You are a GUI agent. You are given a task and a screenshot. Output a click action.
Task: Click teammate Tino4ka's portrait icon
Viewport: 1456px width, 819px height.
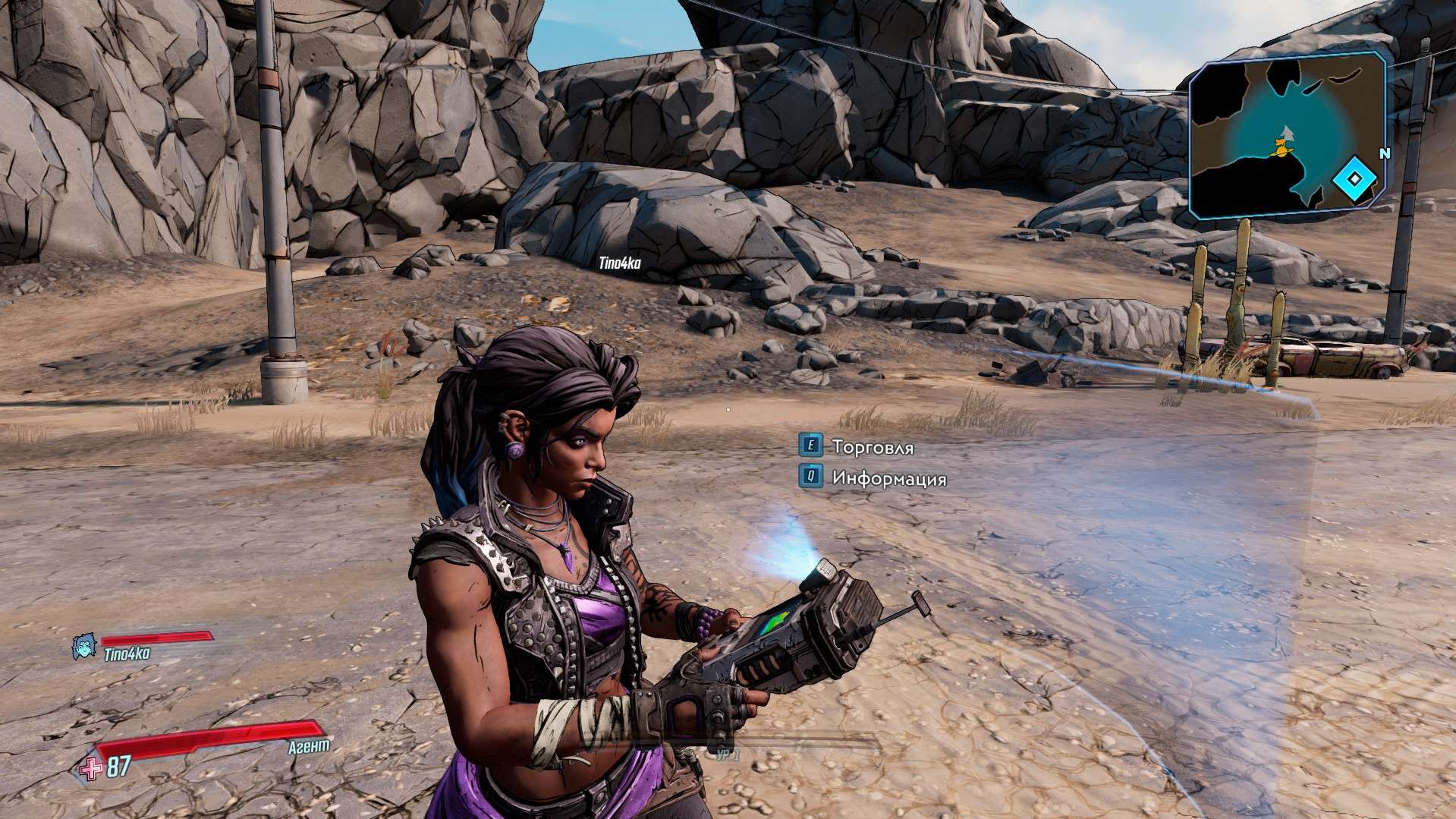point(83,647)
